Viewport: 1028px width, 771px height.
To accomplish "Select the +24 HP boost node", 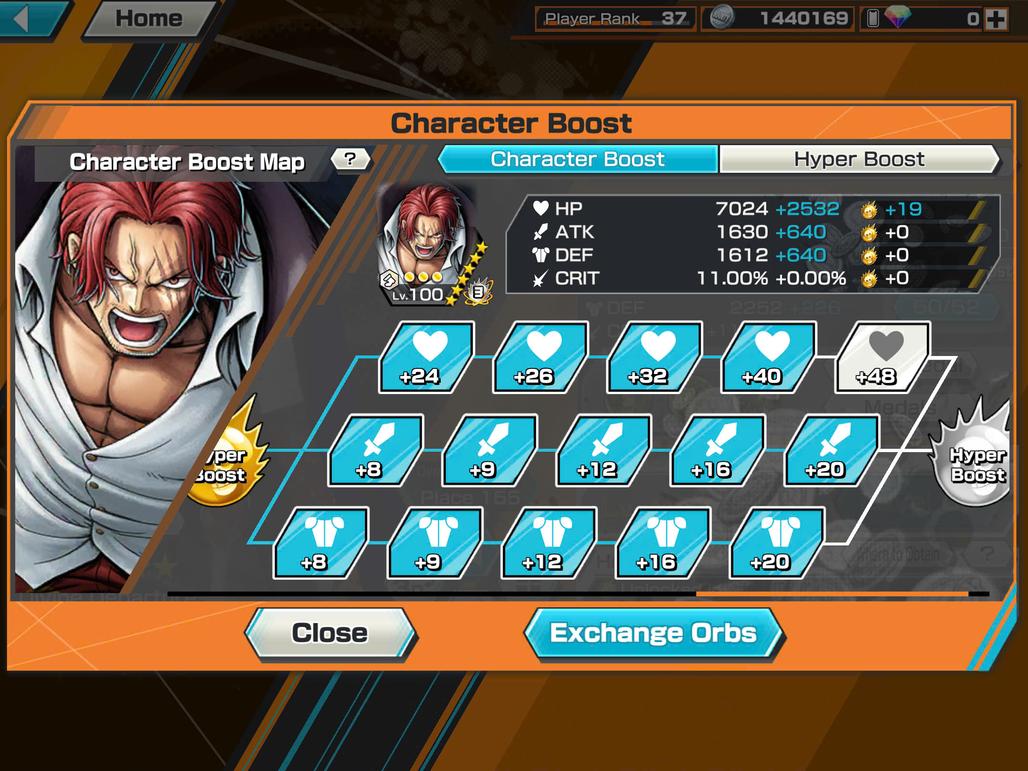I will pos(427,356).
